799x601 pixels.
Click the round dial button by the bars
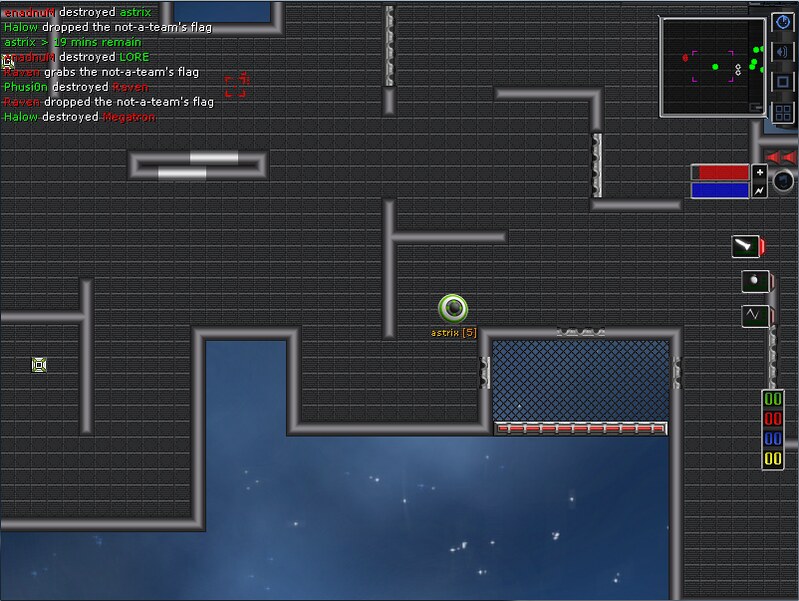click(x=784, y=181)
